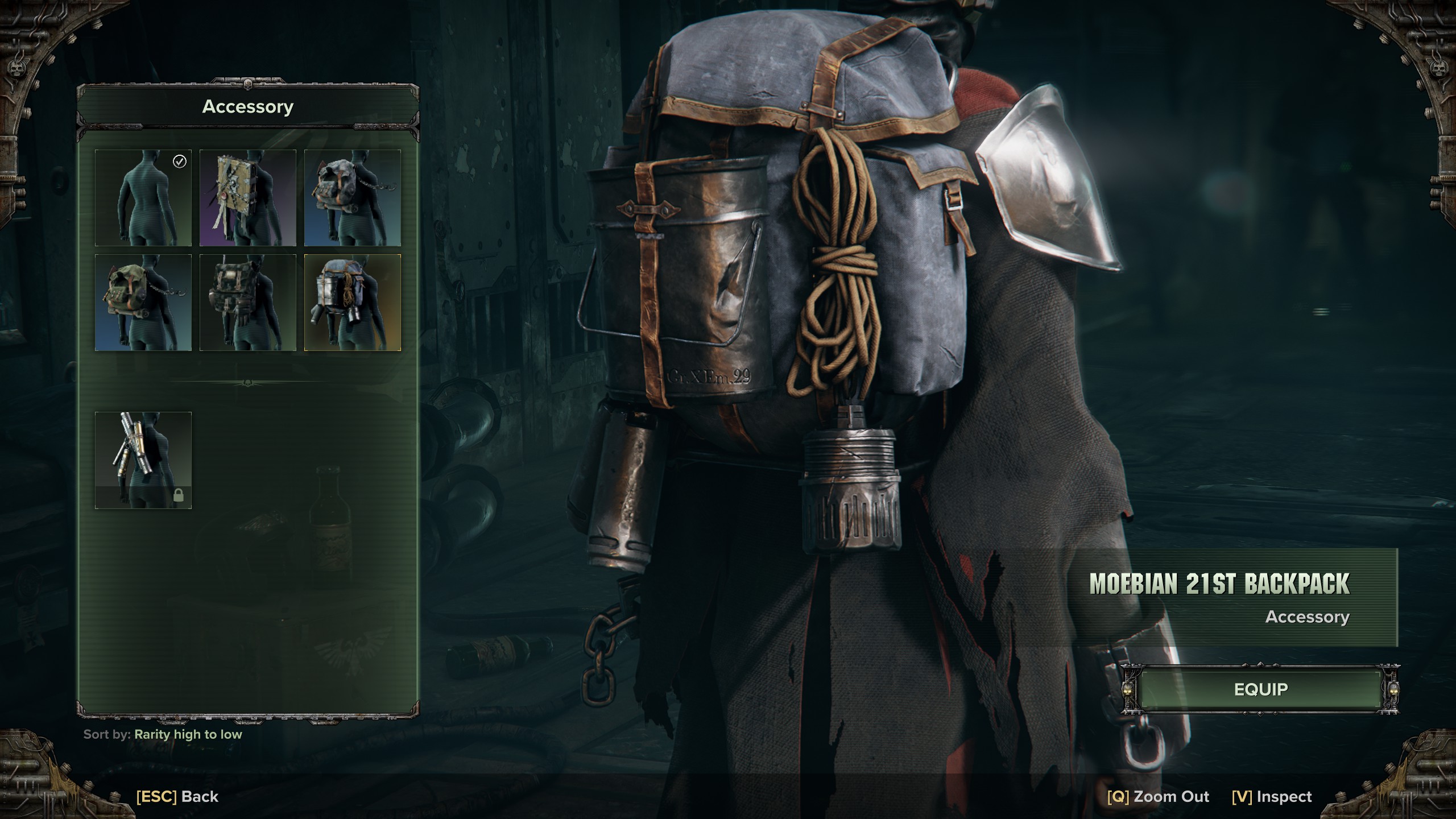
Task: Click [ESC] Back to leave the menu
Action: coord(176,796)
